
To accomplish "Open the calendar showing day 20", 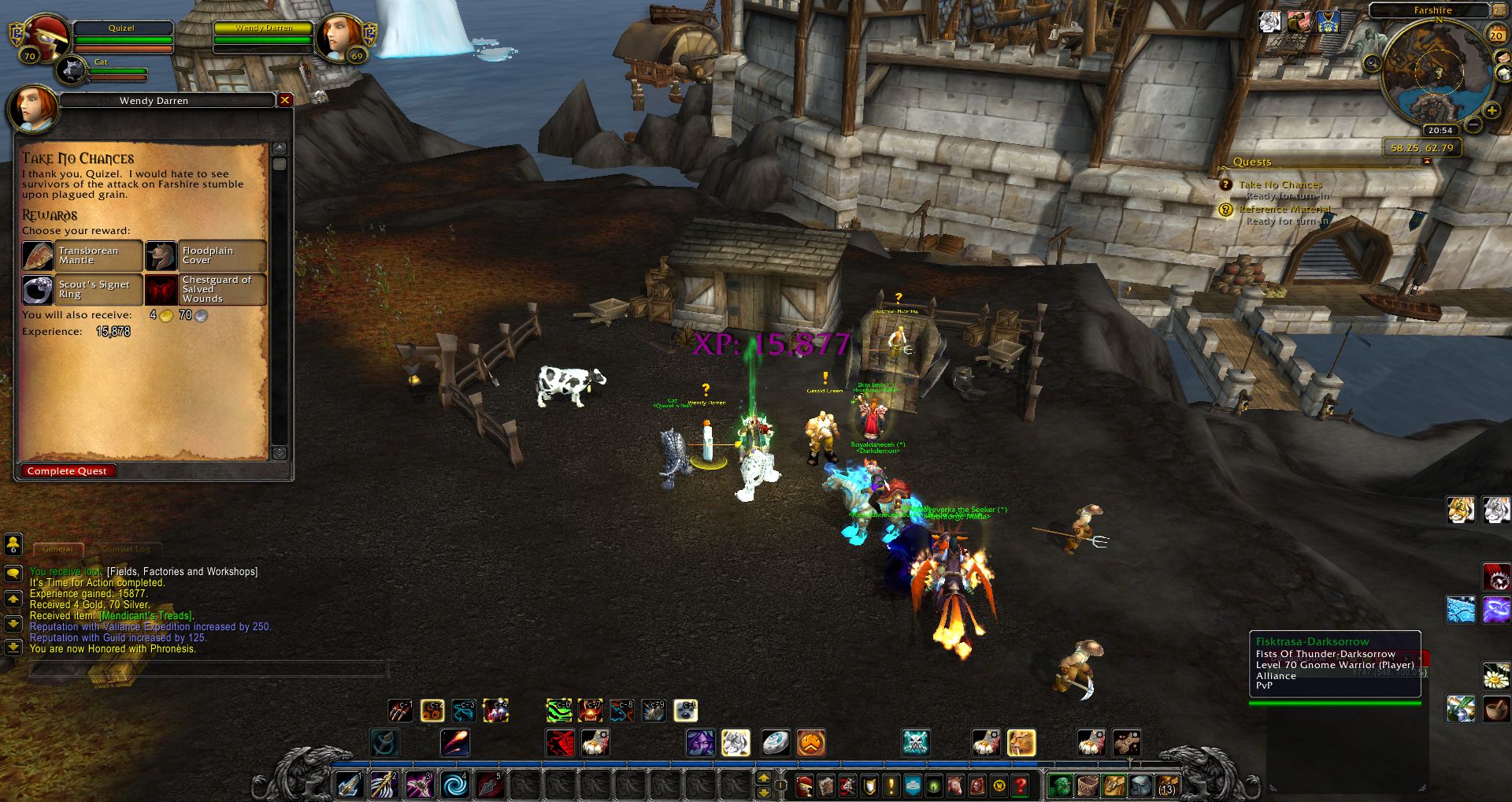I will 1495,35.
